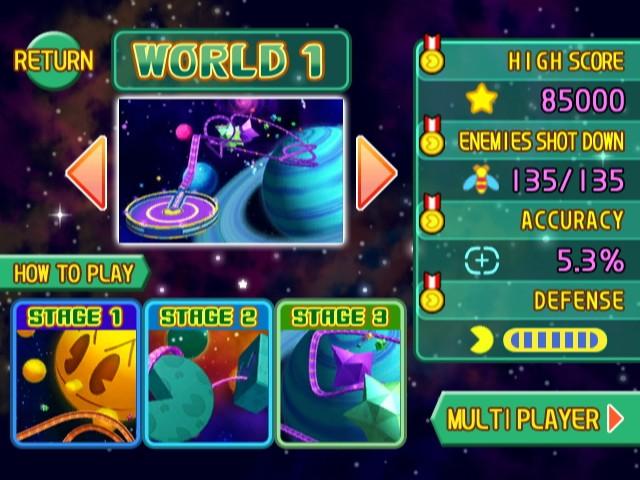Pick the Stage 2 tile
This screenshot has height=480, width=640.
point(208,374)
